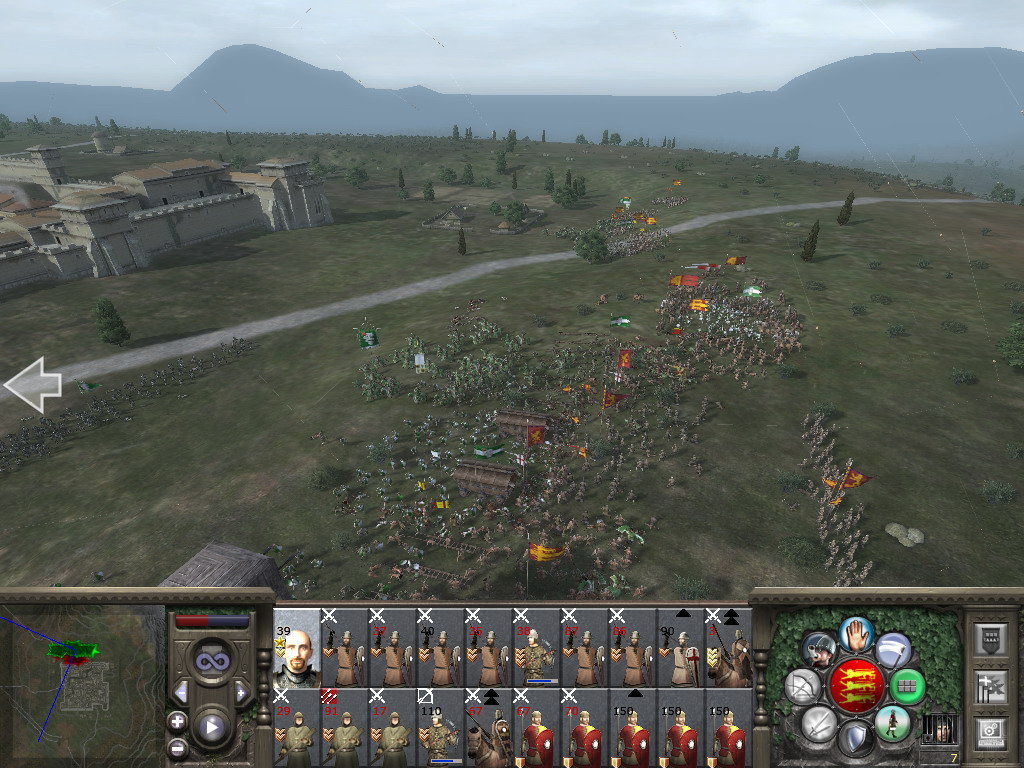Enable guard mode with shield icon
The width and height of the screenshot is (1024, 768).
(x=856, y=739)
